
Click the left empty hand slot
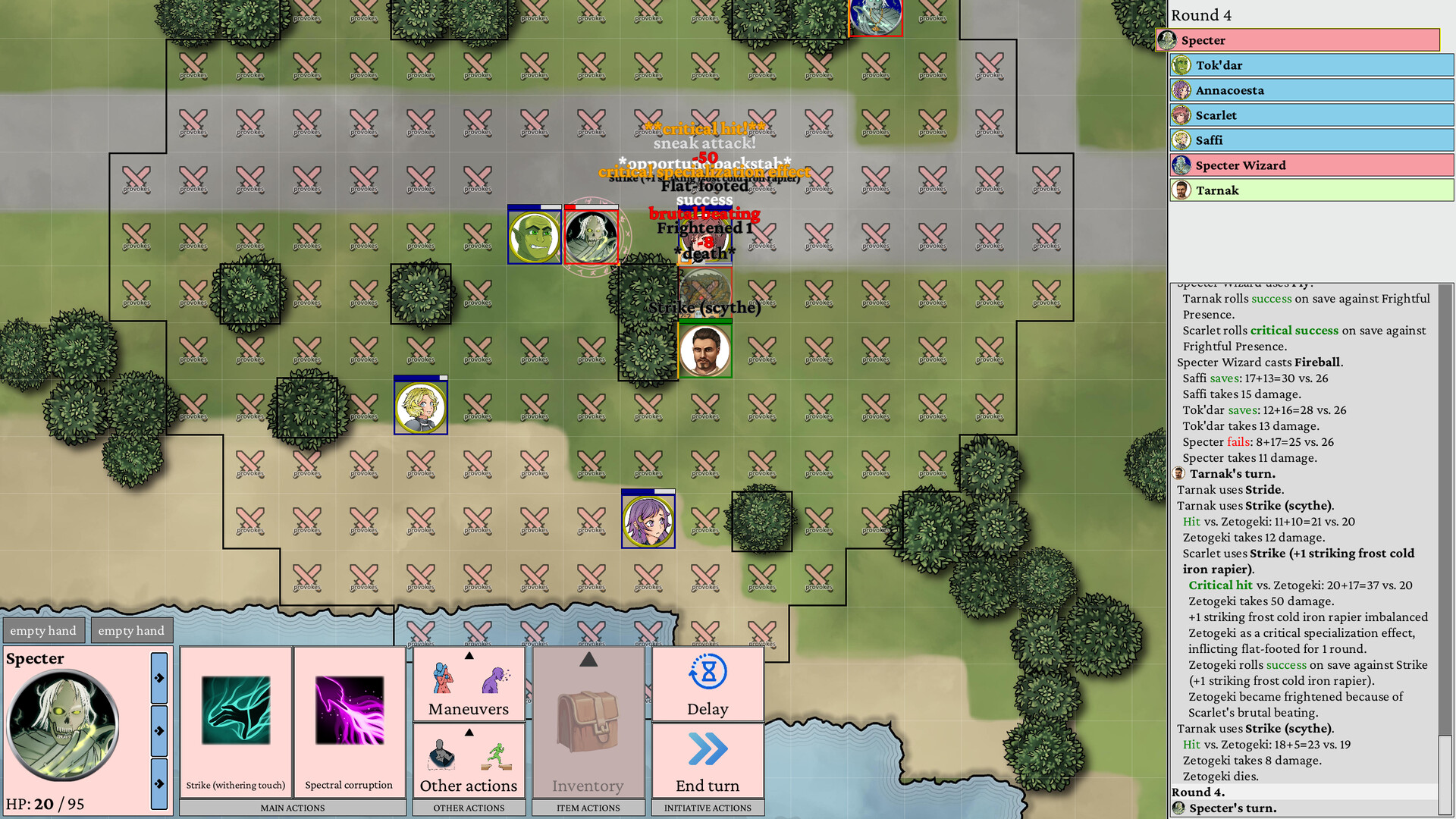43,629
